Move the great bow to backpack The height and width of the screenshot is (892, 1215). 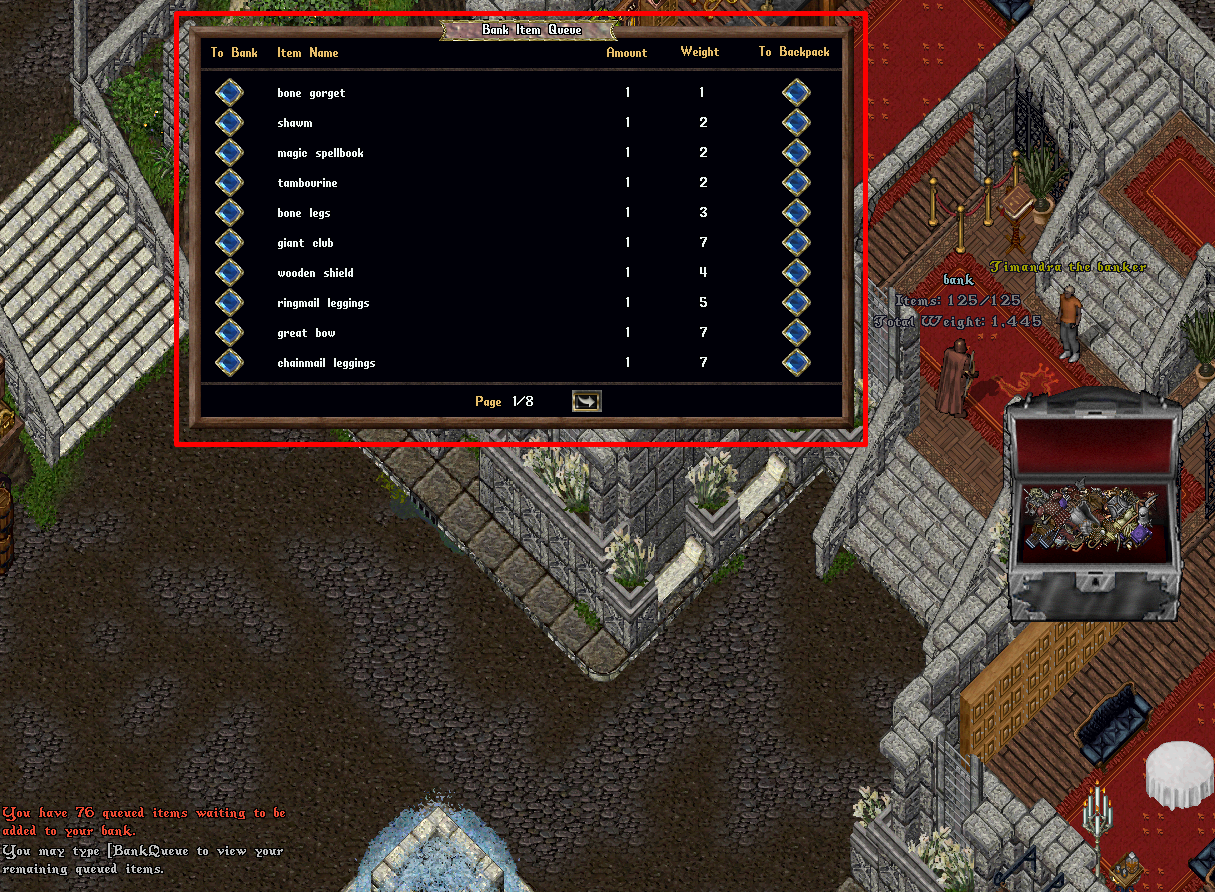tap(796, 333)
